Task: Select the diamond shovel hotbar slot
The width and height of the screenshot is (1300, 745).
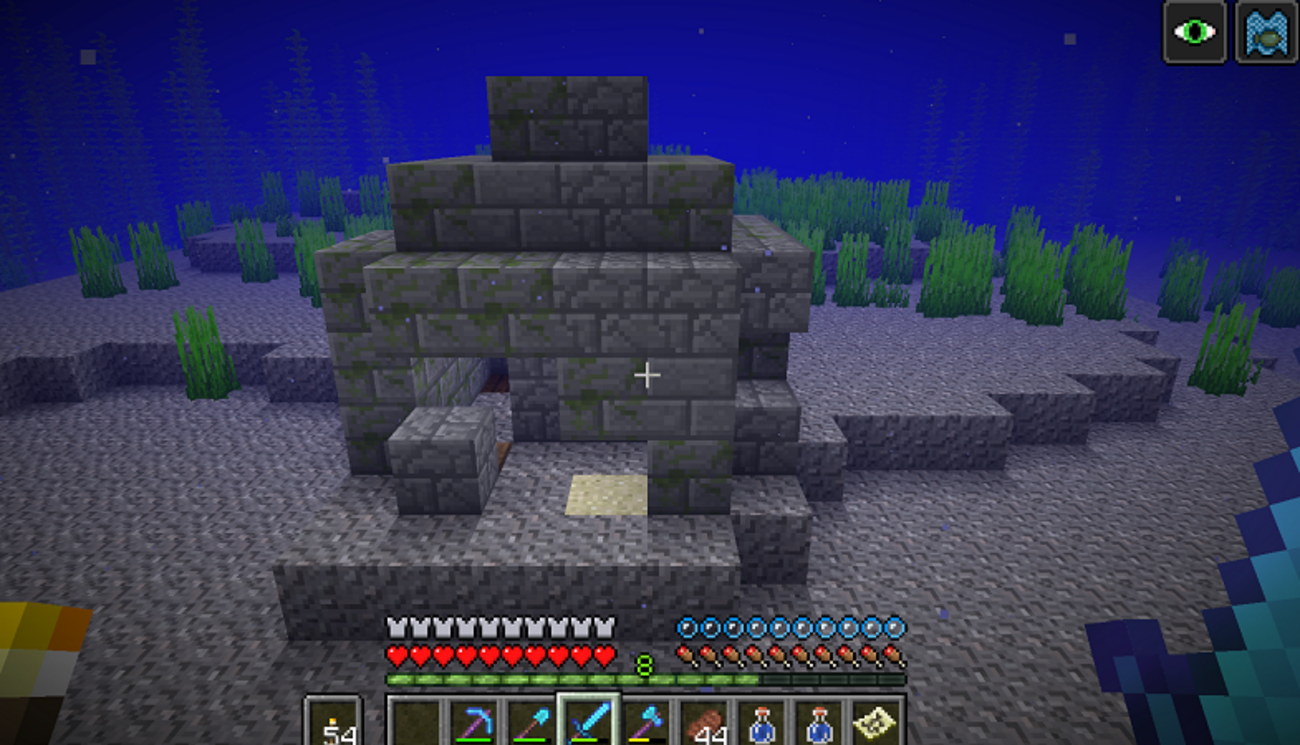Action: tap(530, 722)
